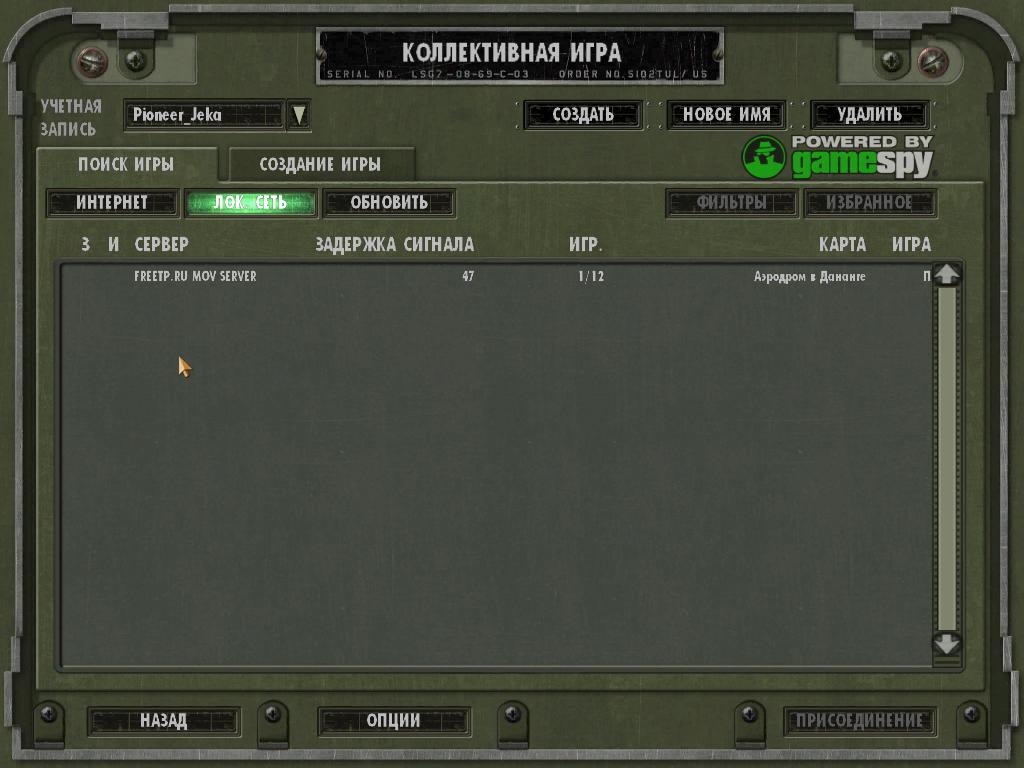Open the account name dropdown arrow
Image resolution: width=1024 pixels, height=768 pixels.
(298, 115)
